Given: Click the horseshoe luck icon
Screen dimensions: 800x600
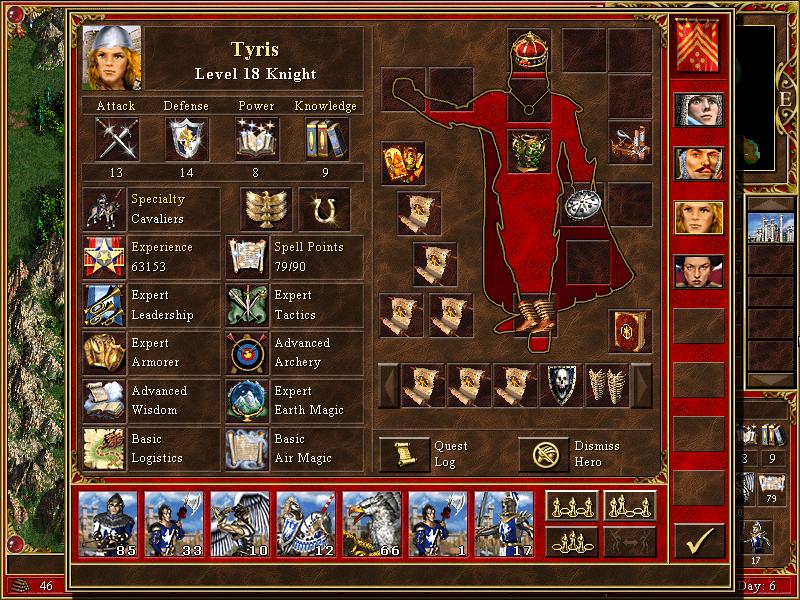Looking at the screenshot, I should (323, 209).
